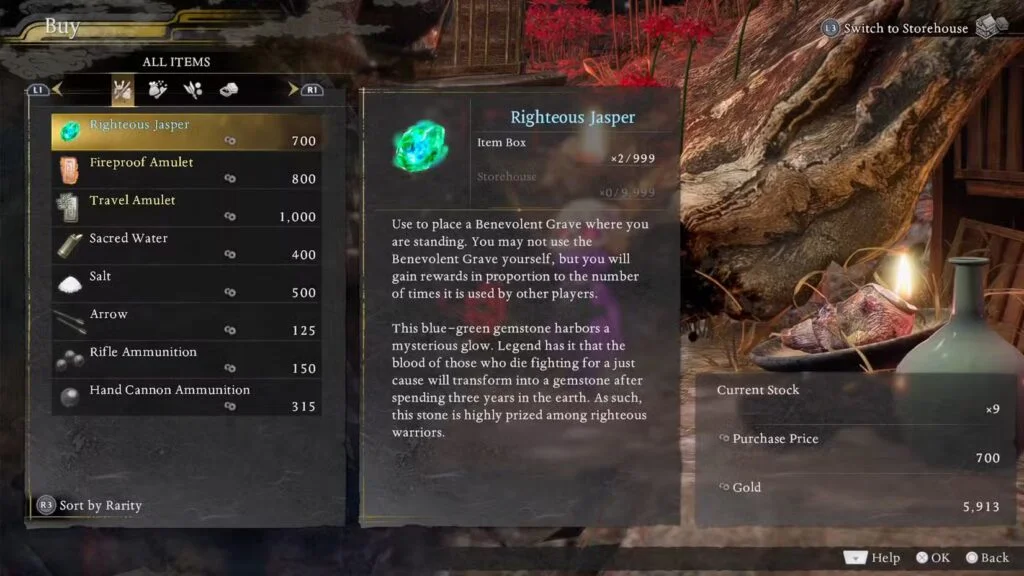Sort the item list by Rarity
The image size is (1024, 576).
tap(90, 505)
